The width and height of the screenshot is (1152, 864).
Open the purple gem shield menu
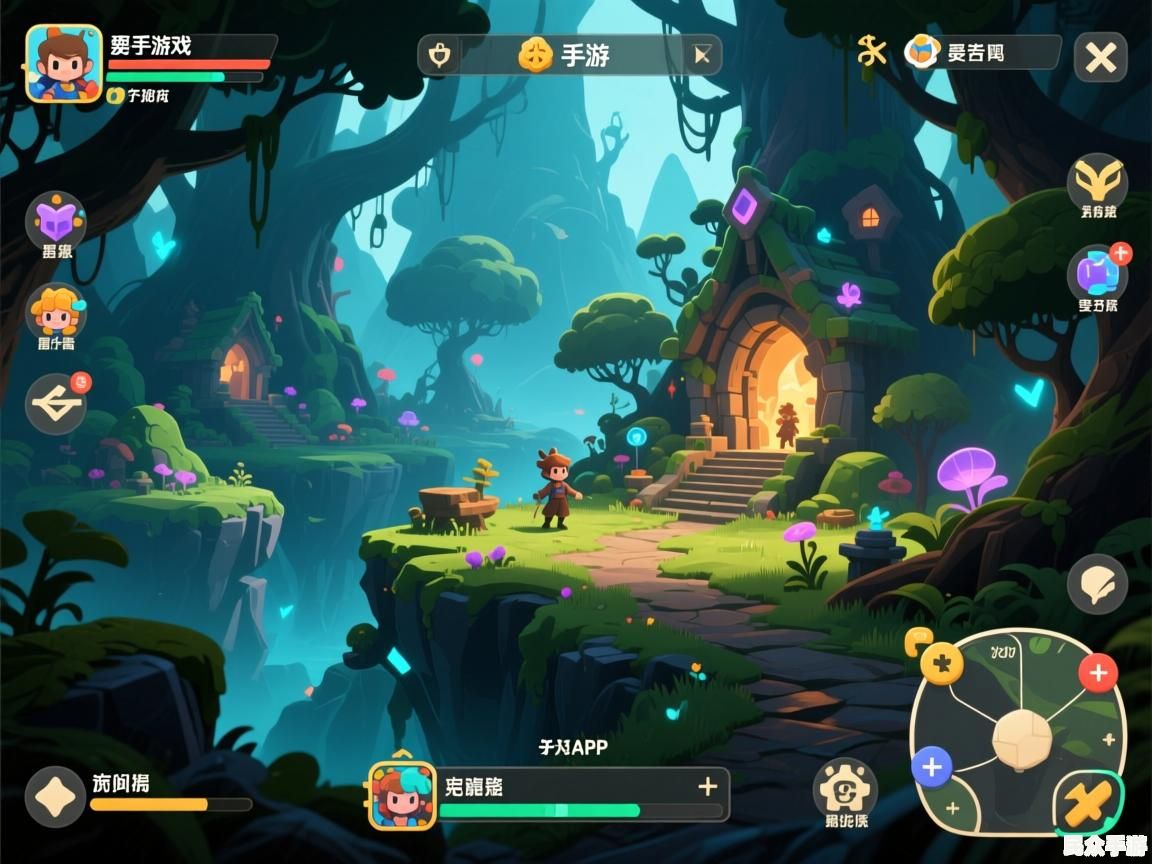[x=56, y=220]
